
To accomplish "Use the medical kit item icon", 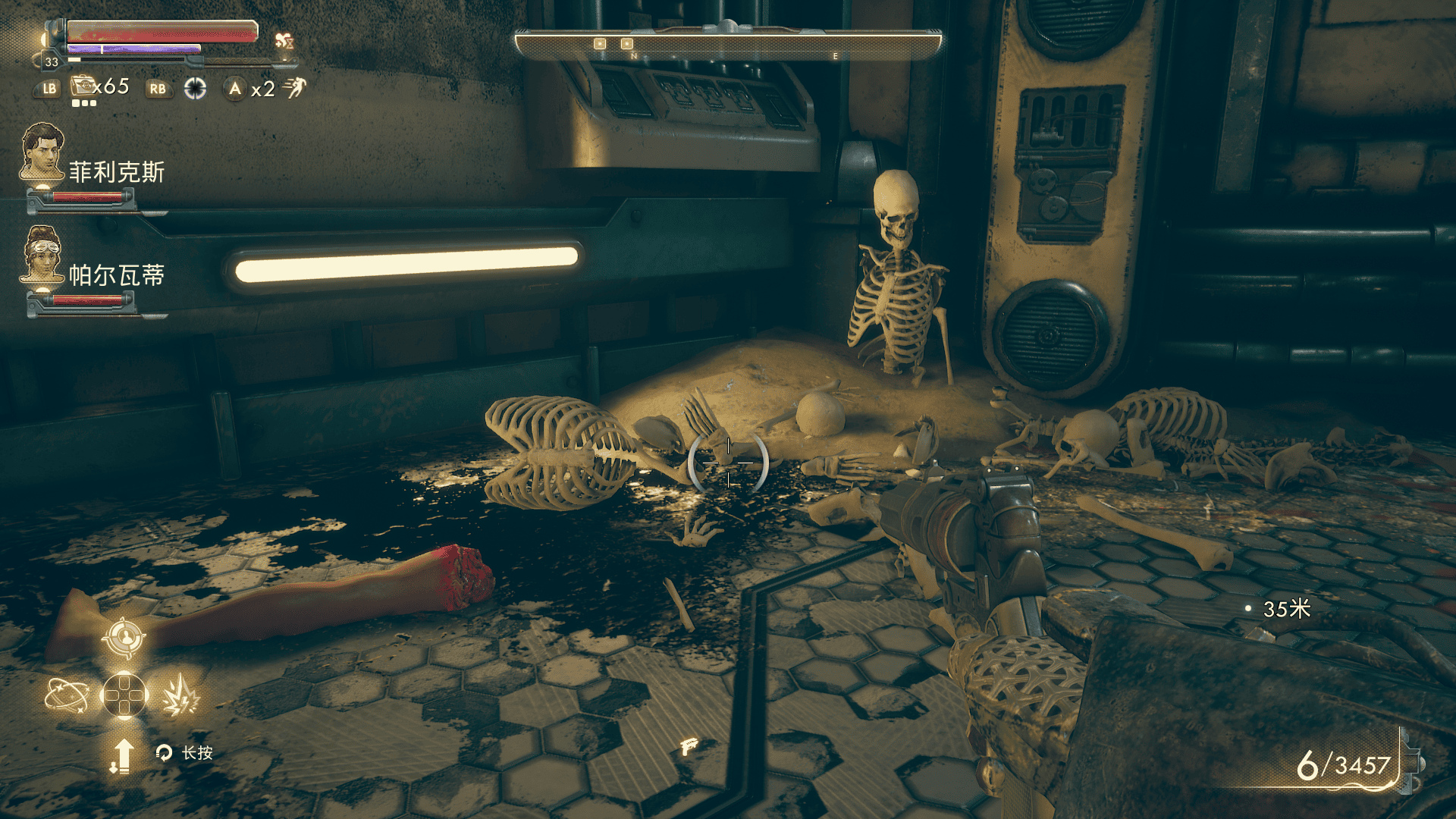I will [82, 86].
